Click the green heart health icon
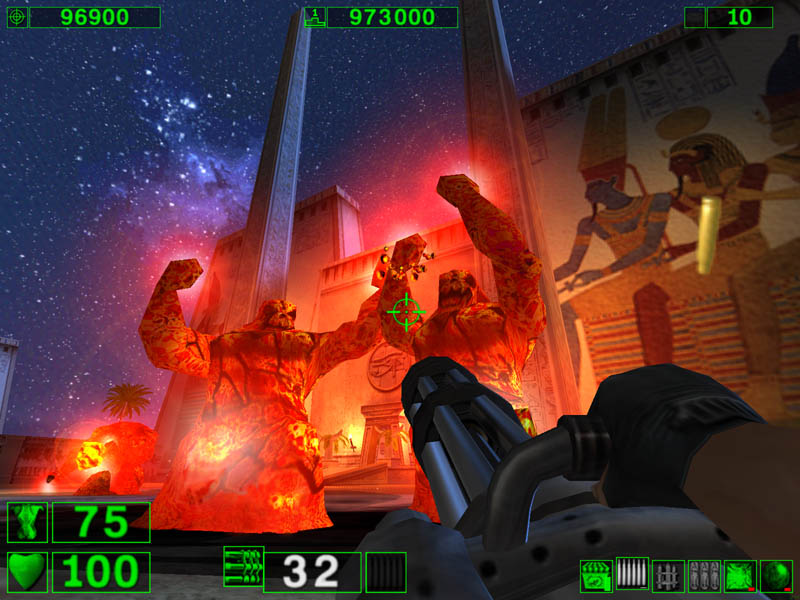The width and height of the screenshot is (800, 600). pos(27,572)
